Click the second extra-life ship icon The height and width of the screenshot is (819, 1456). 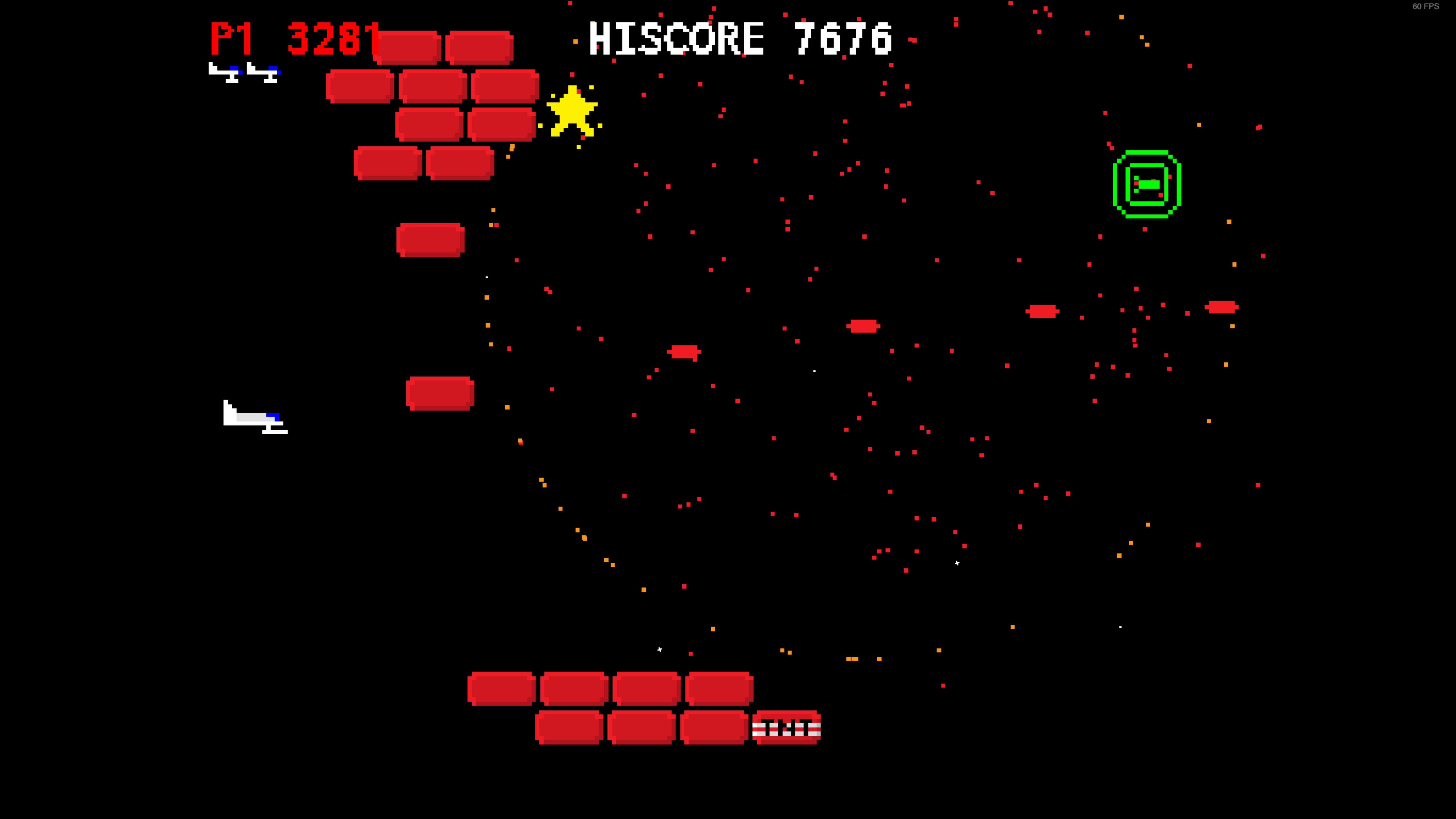pyautogui.click(x=263, y=72)
